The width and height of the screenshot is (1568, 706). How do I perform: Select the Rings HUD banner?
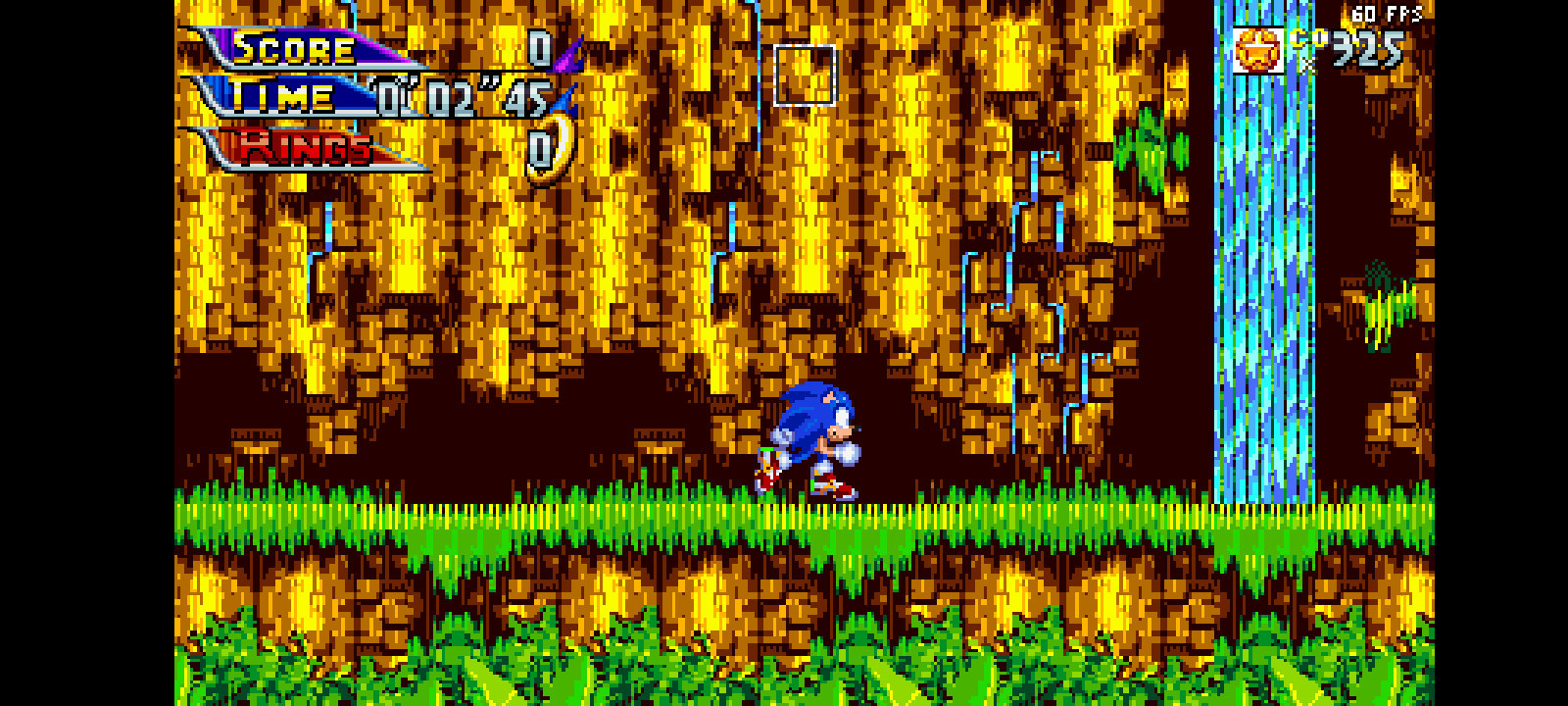click(306, 149)
